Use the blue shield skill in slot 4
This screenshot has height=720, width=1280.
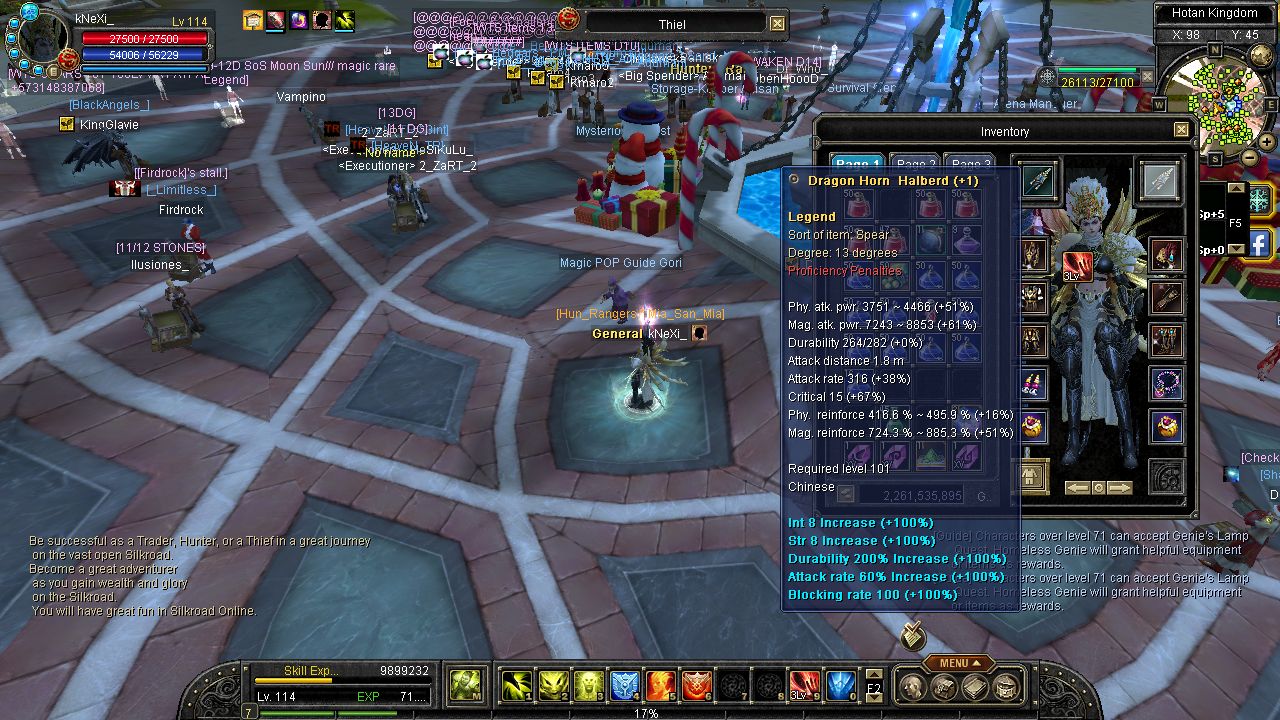625,685
